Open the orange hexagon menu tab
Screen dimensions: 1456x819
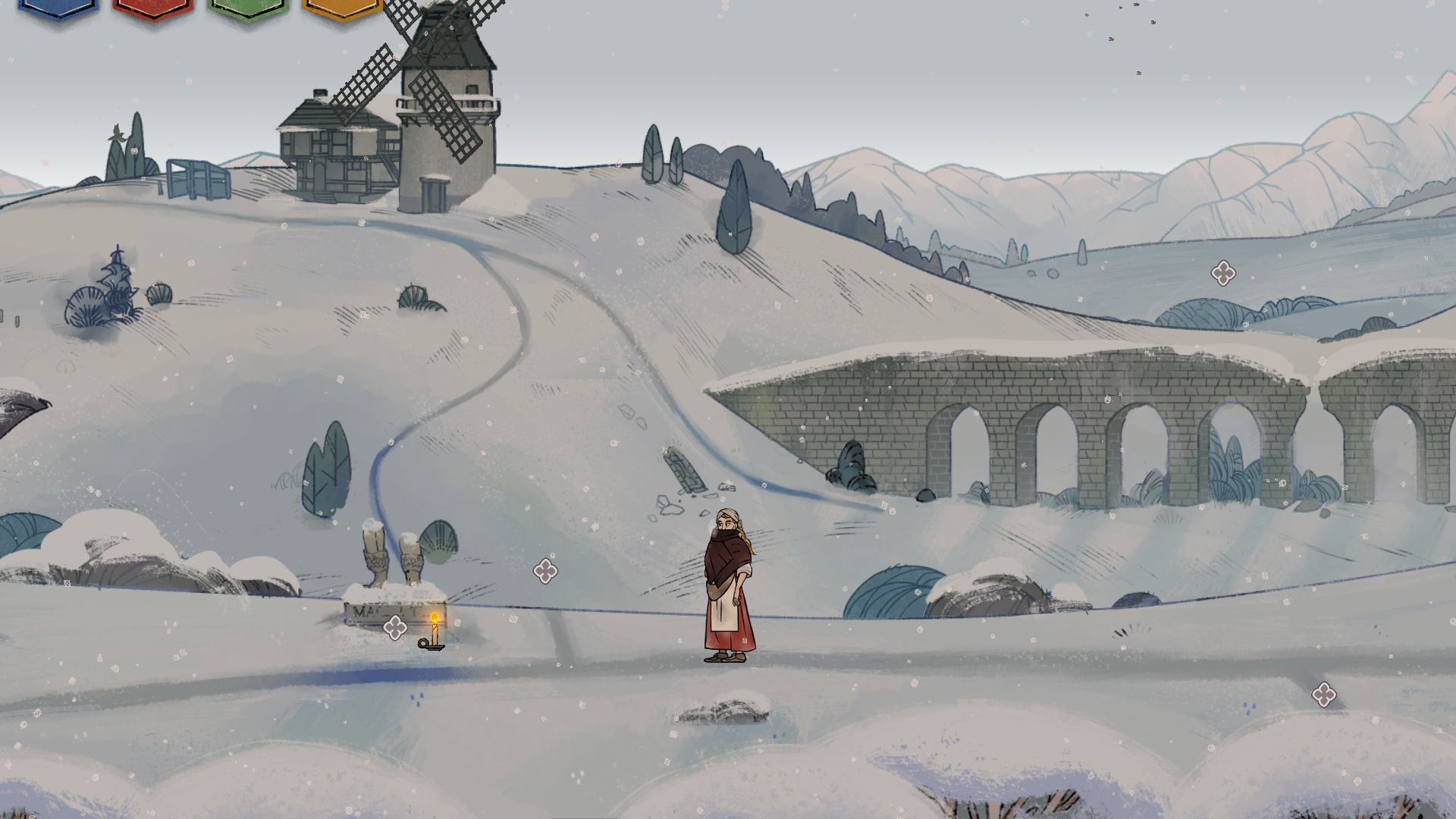(342, 8)
